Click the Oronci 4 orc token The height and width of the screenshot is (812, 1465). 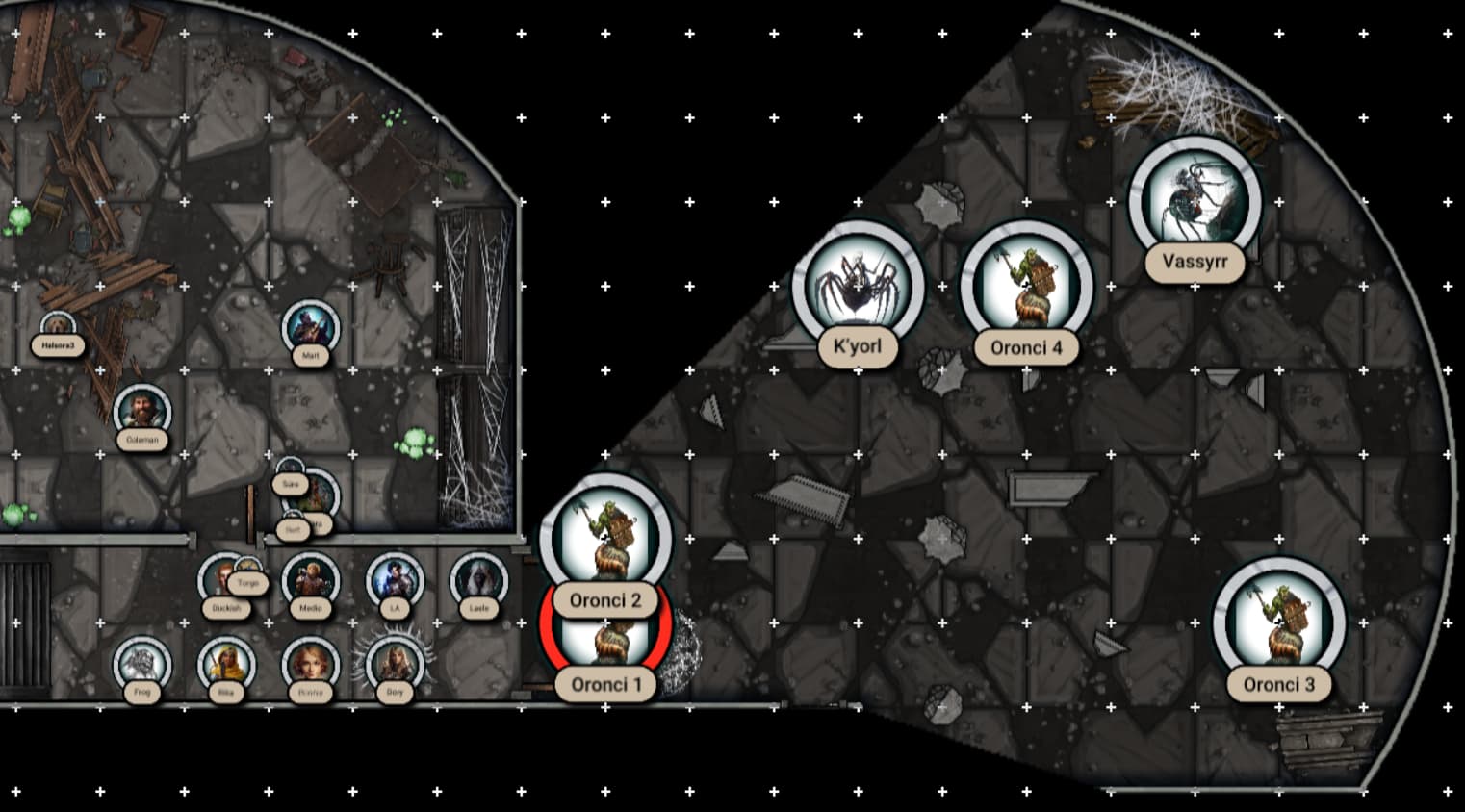coord(1027,286)
